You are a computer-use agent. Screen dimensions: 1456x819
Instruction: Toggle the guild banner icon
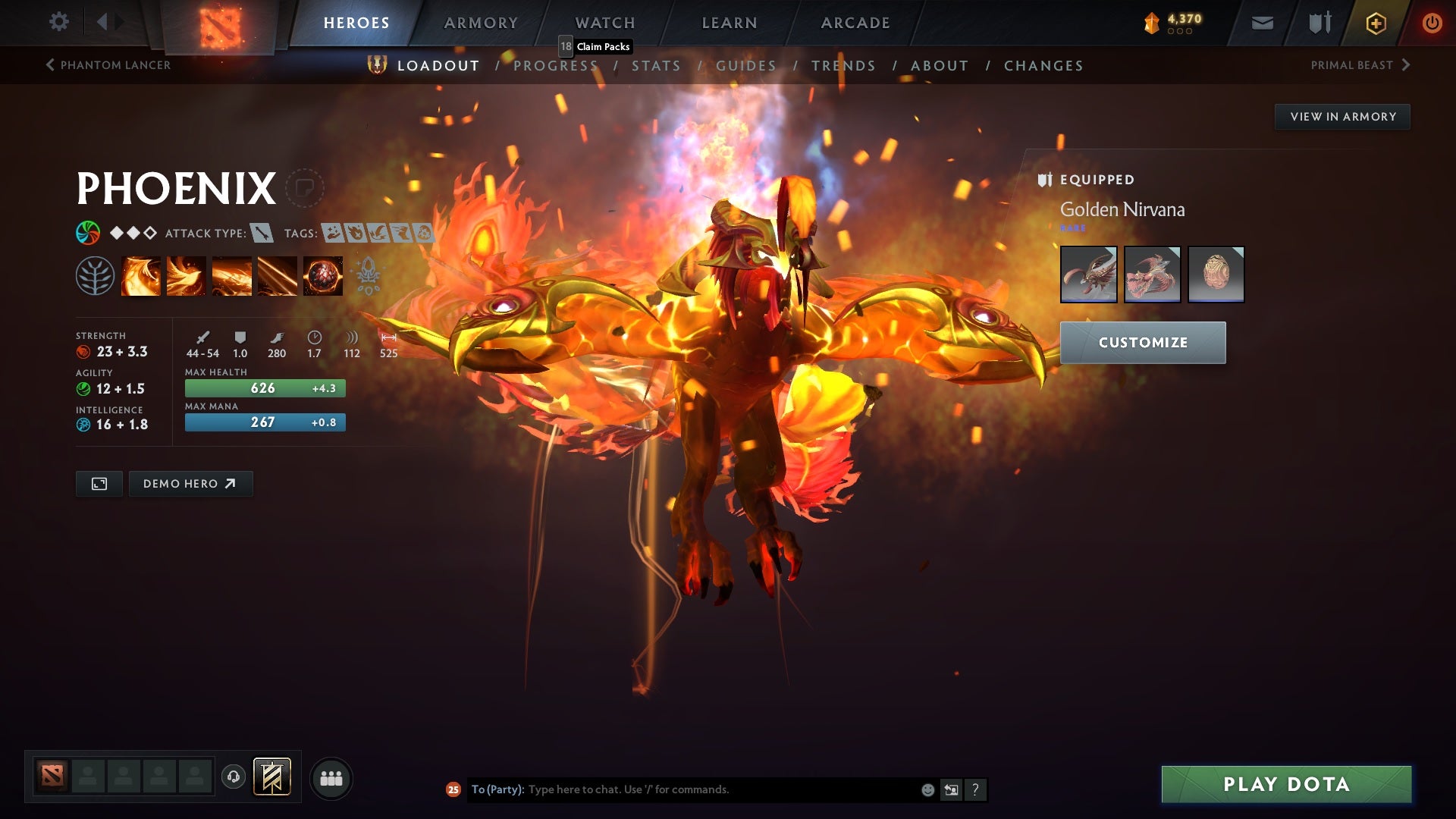click(272, 777)
